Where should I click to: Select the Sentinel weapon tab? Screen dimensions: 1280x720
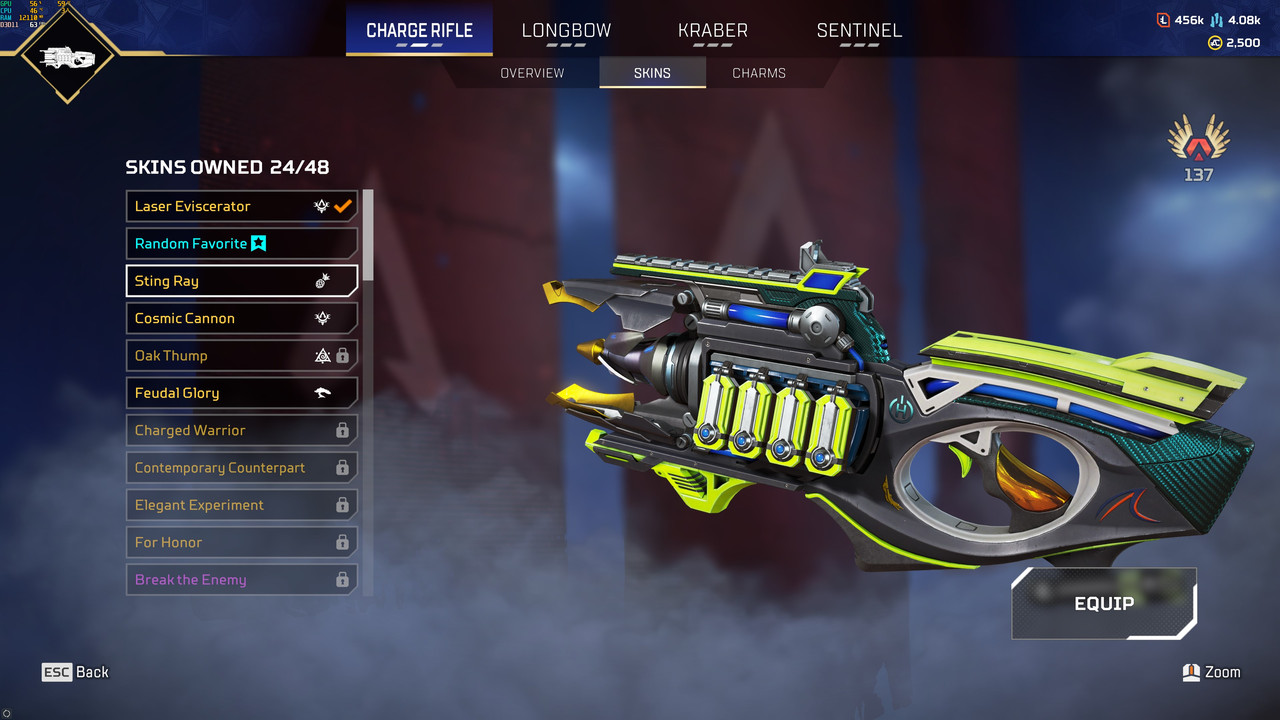pyautogui.click(x=859, y=30)
